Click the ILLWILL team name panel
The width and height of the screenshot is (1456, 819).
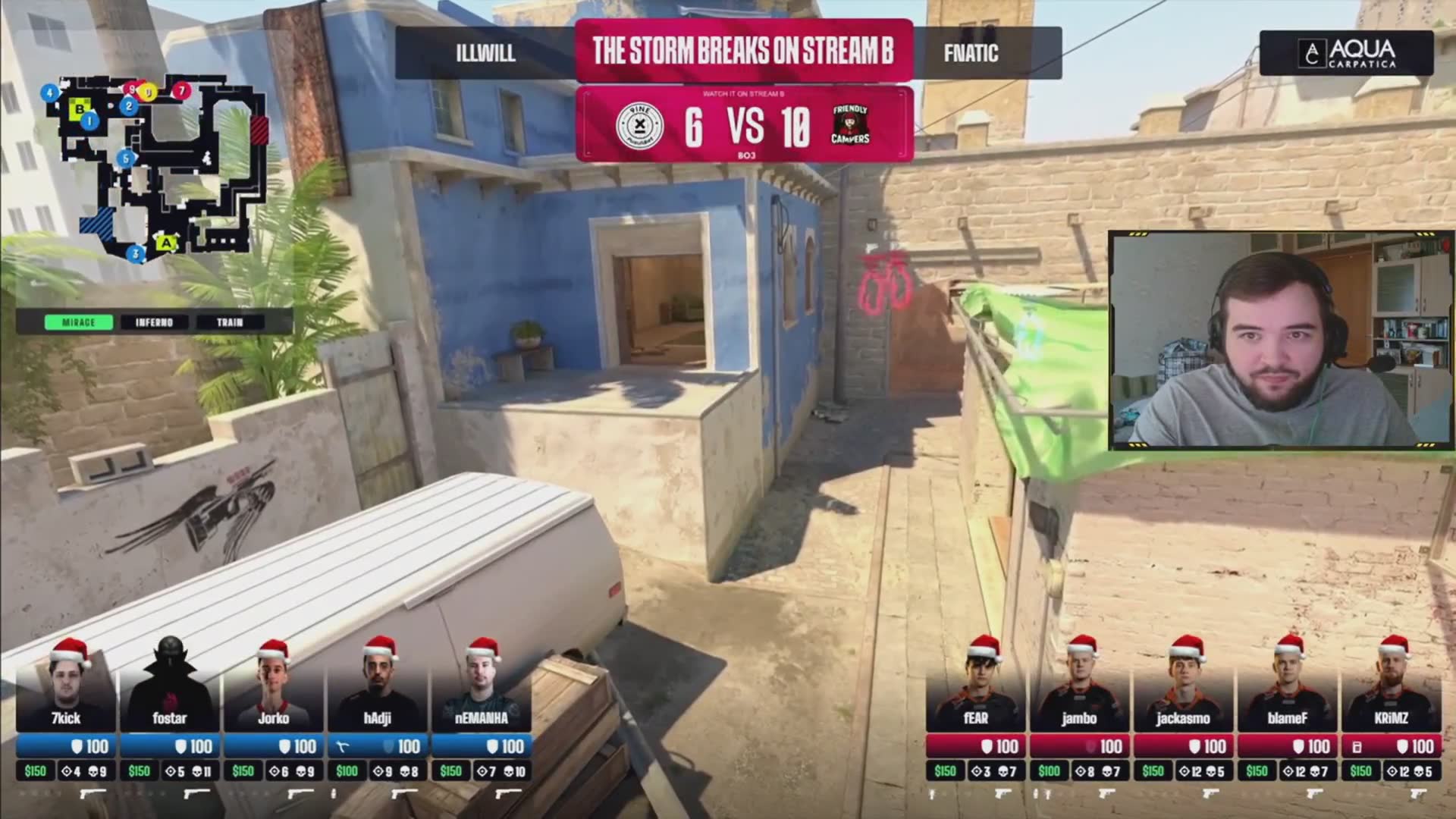point(485,53)
